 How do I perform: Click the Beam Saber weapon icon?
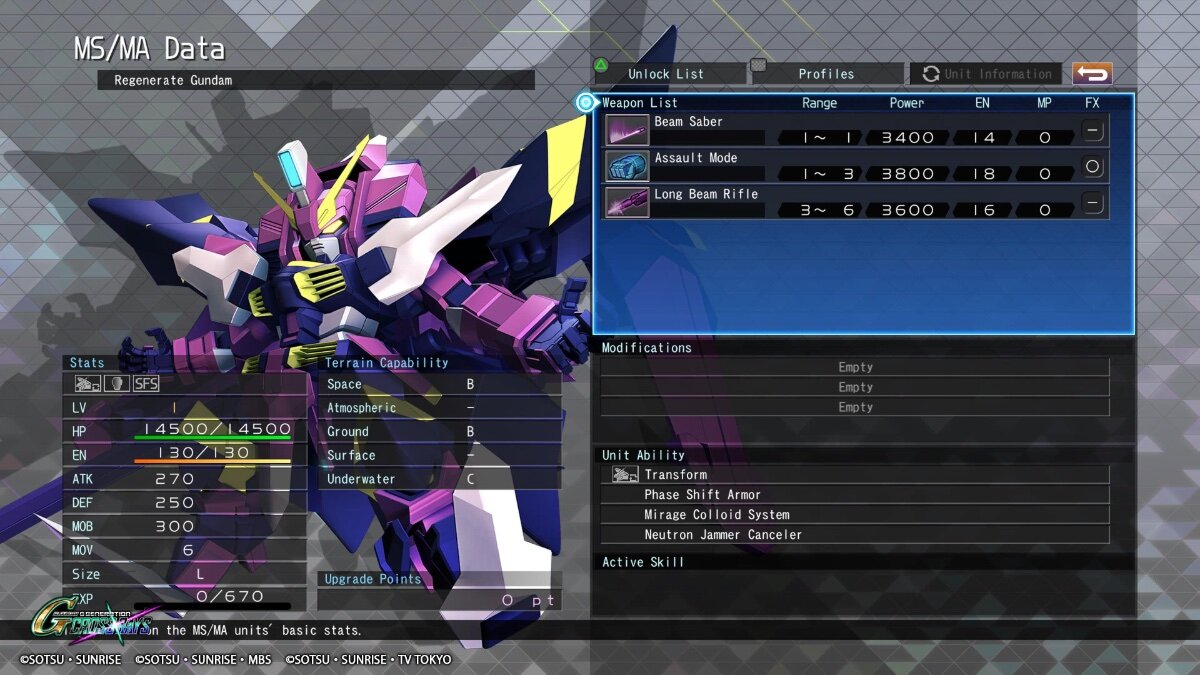click(x=627, y=130)
